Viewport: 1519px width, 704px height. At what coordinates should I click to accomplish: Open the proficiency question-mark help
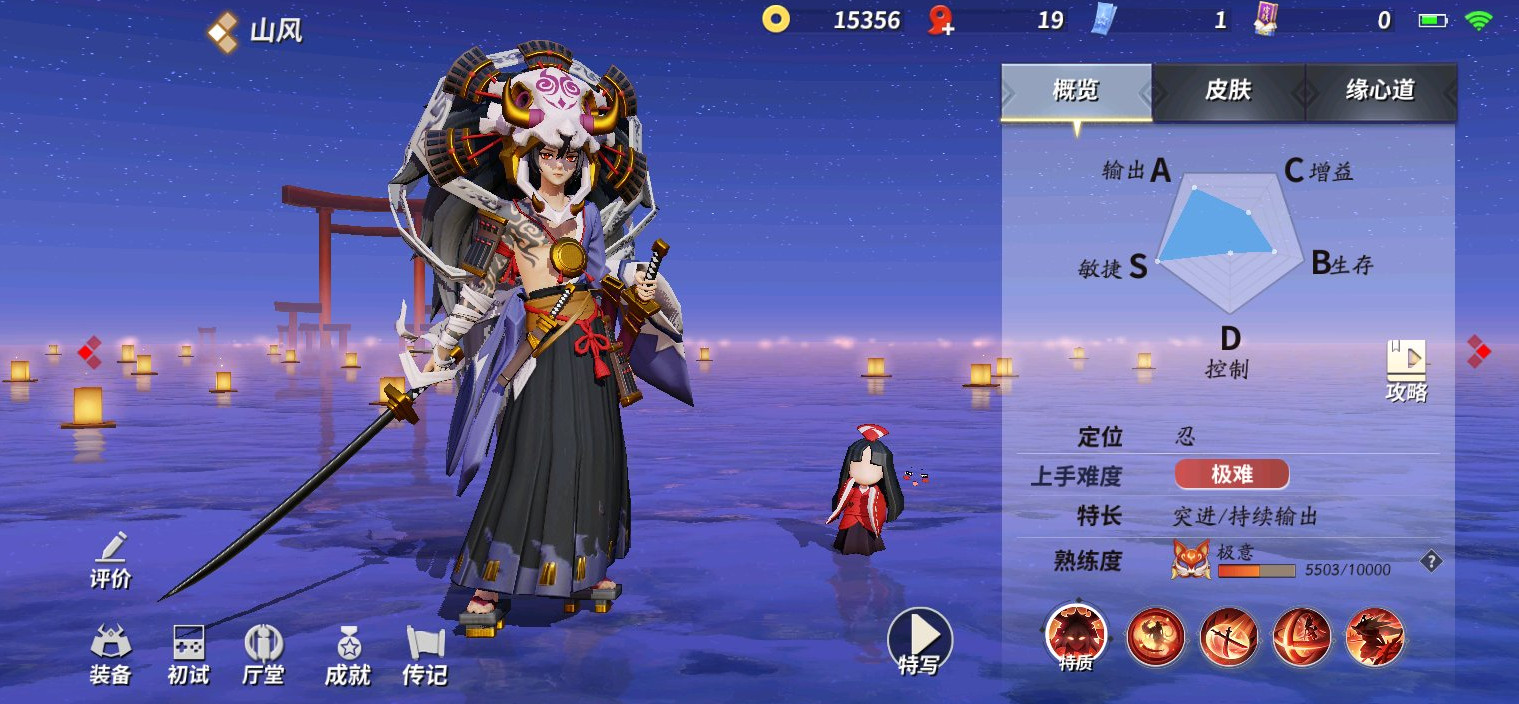(1431, 562)
